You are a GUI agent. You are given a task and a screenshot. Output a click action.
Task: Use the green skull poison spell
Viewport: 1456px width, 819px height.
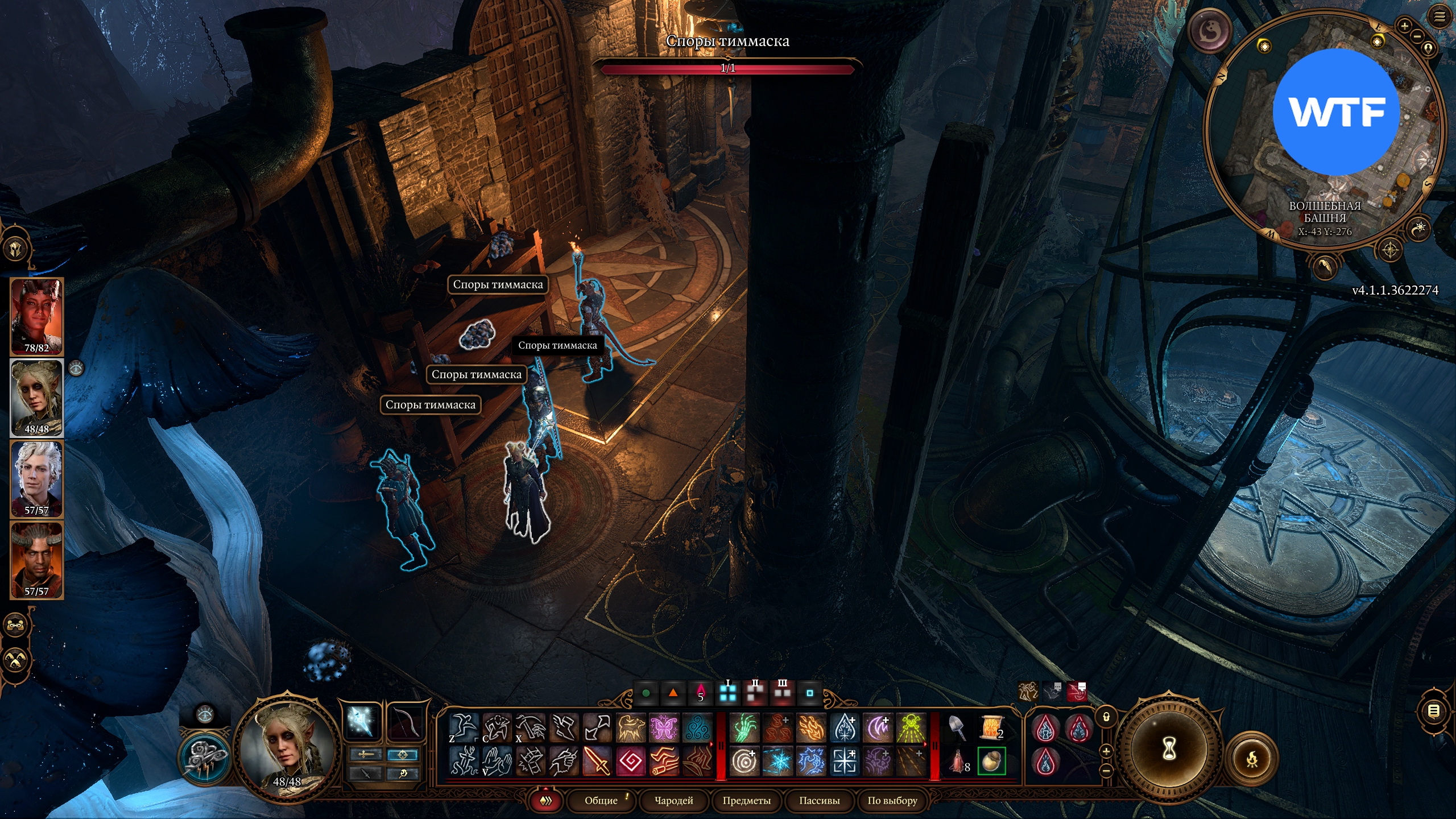(911, 727)
